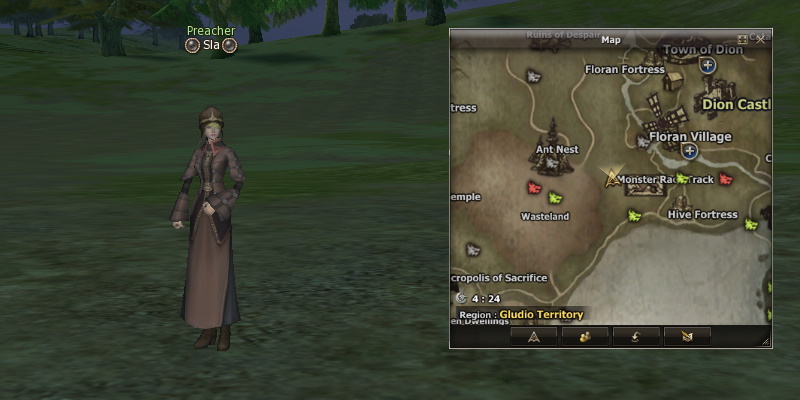800x400 pixels.
Task: Maximize the Map window
Action: (x=742, y=39)
